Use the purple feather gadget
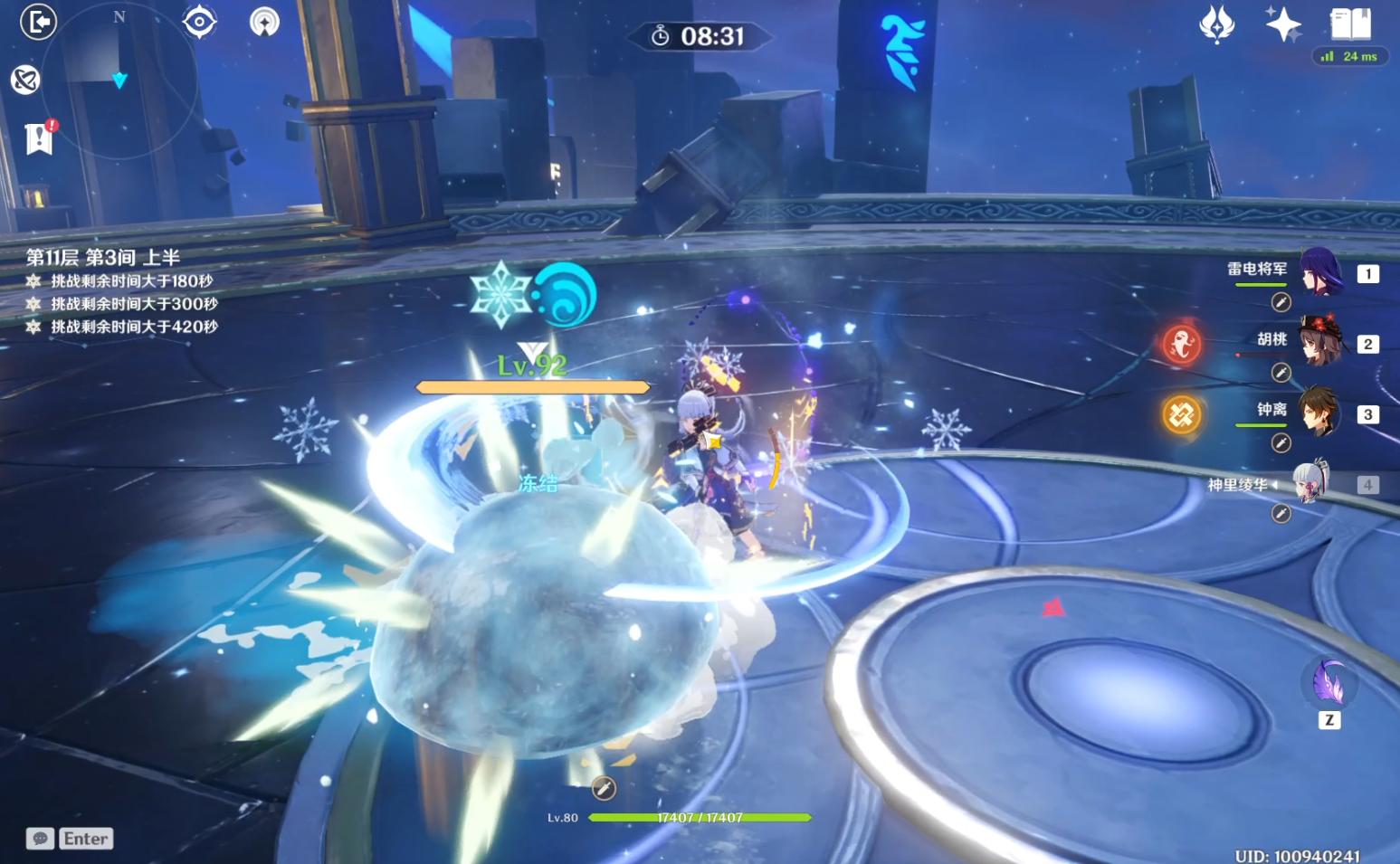This screenshot has height=864, width=1400. tap(1329, 683)
